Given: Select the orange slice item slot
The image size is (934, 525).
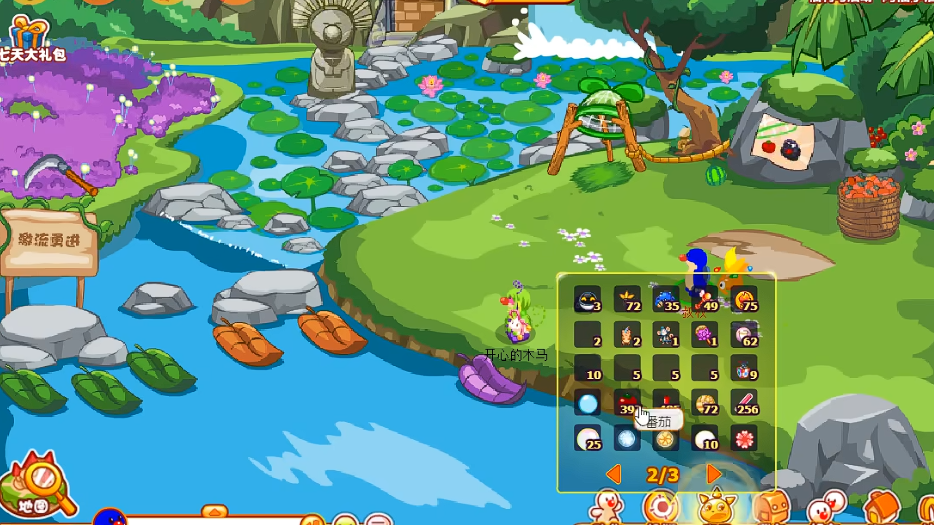Looking at the screenshot, I should pos(666,438).
